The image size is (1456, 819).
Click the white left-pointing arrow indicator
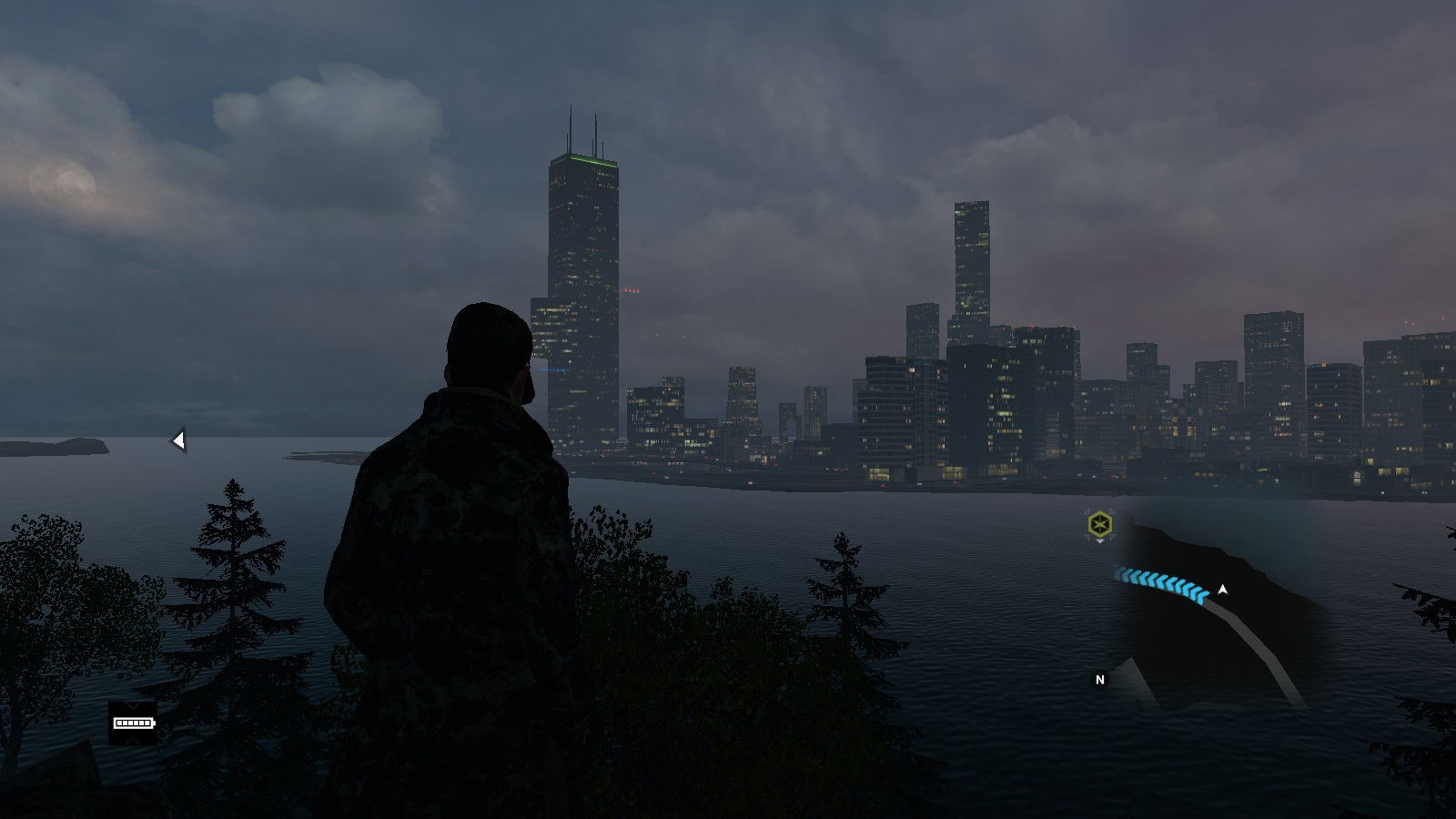click(179, 440)
